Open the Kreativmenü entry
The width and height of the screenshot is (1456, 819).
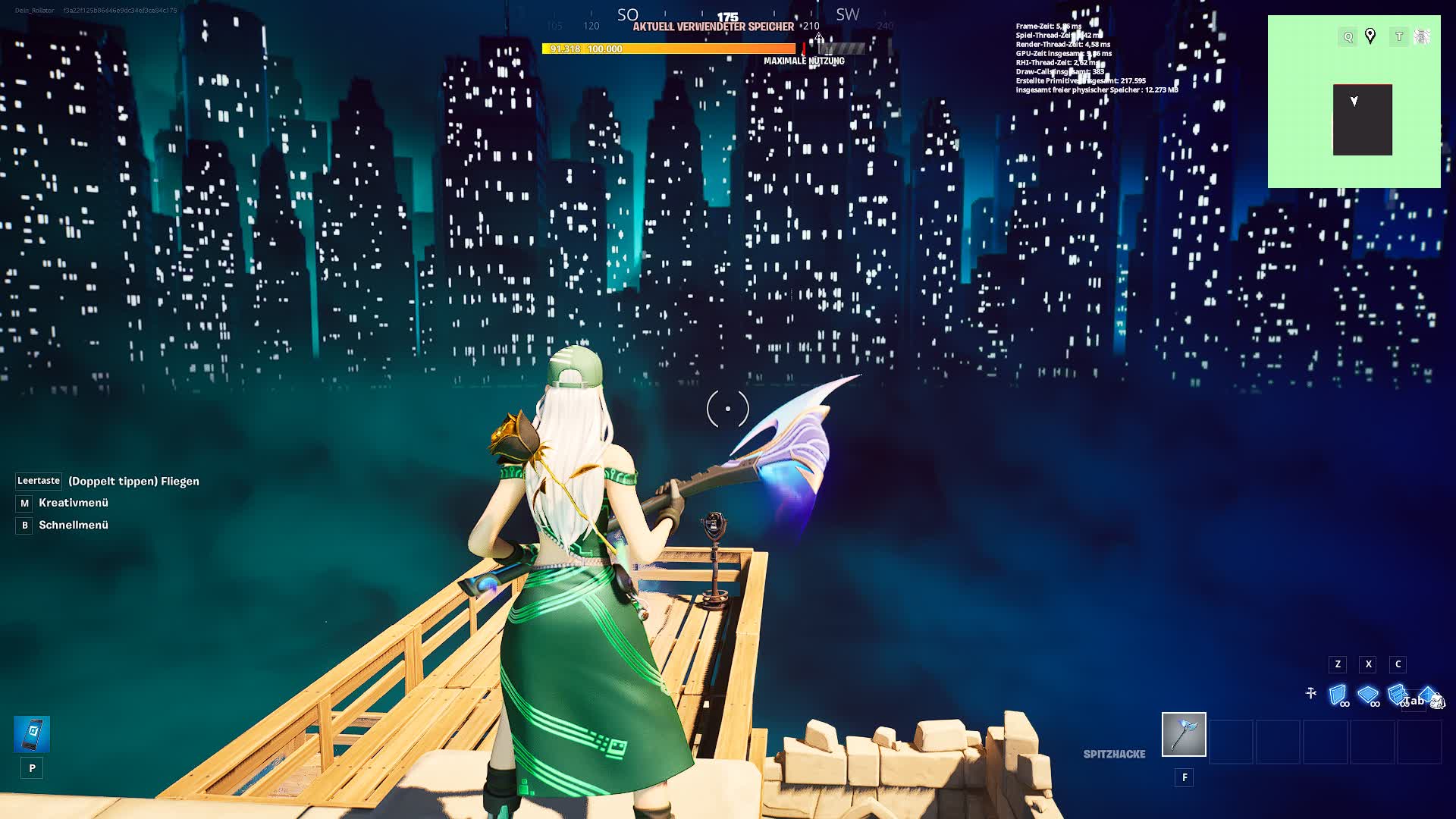(73, 503)
